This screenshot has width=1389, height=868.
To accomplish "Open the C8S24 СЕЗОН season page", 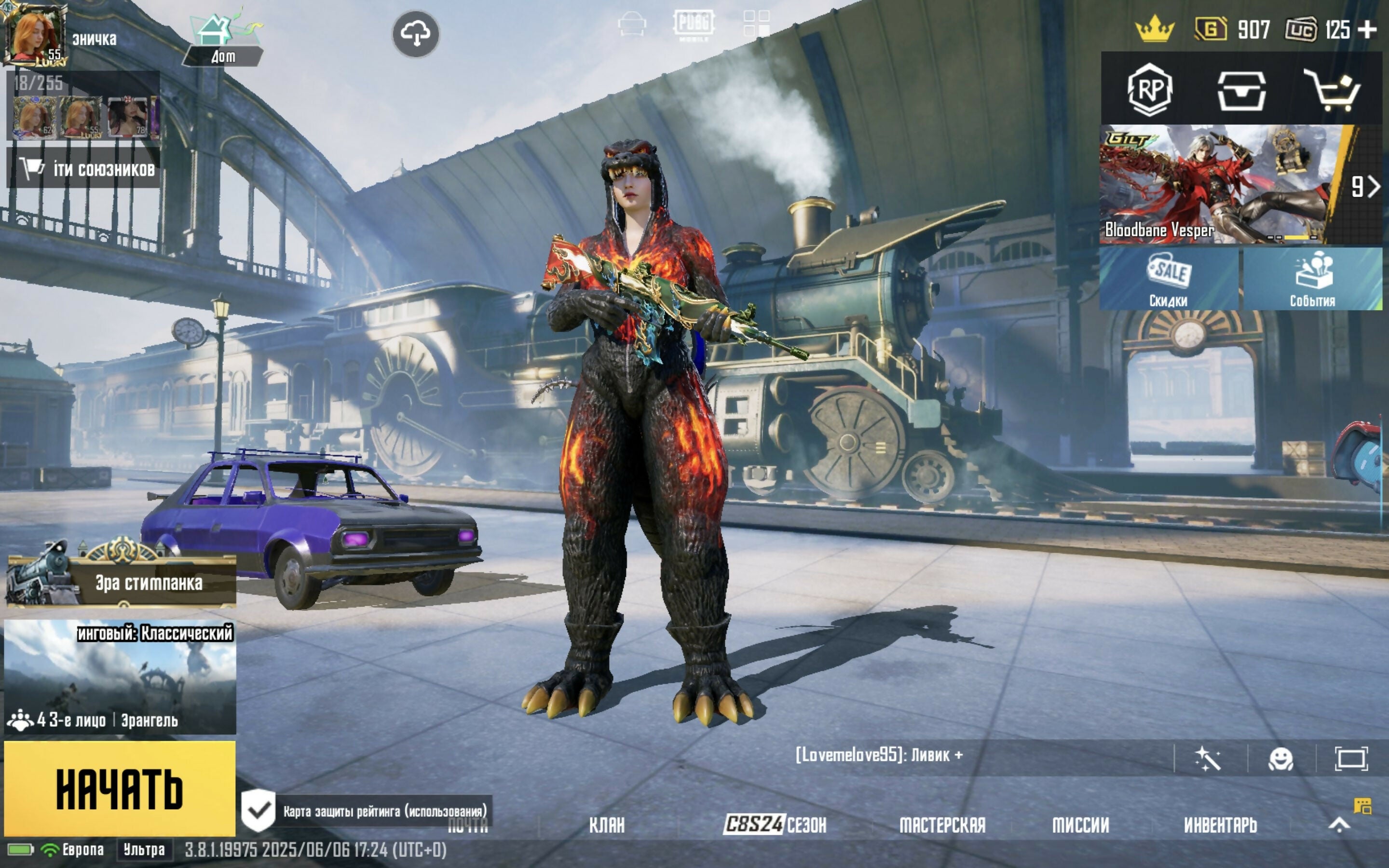I will 775,826.
